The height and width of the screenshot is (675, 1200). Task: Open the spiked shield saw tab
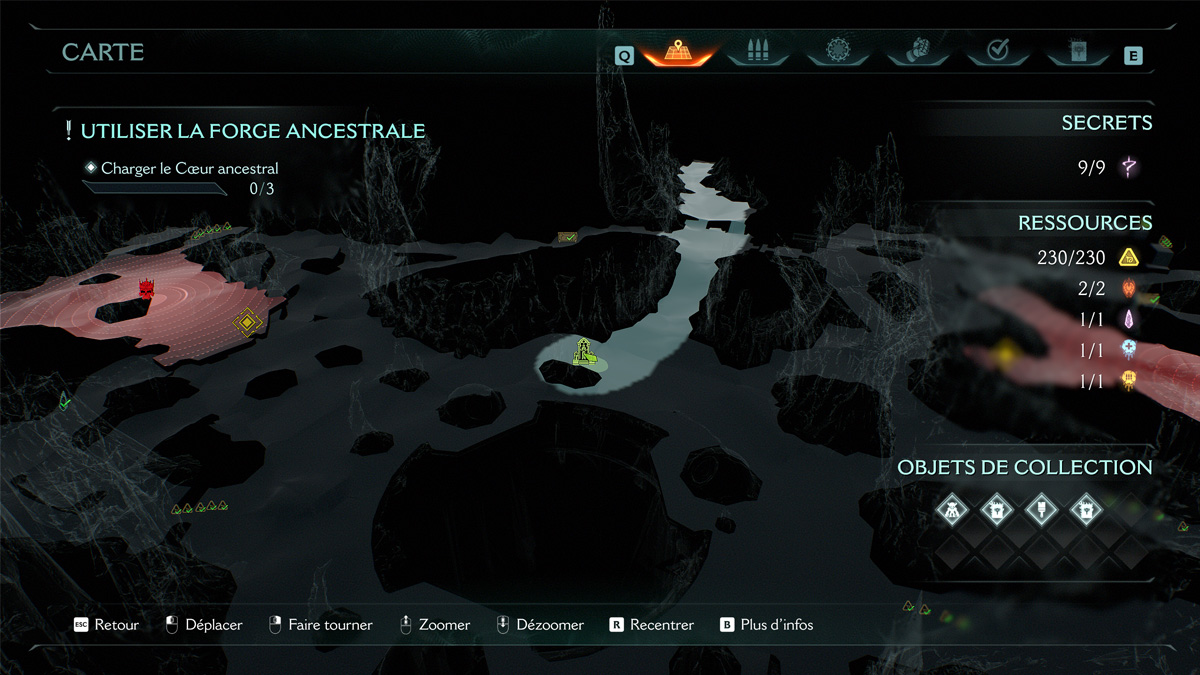click(838, 50)
